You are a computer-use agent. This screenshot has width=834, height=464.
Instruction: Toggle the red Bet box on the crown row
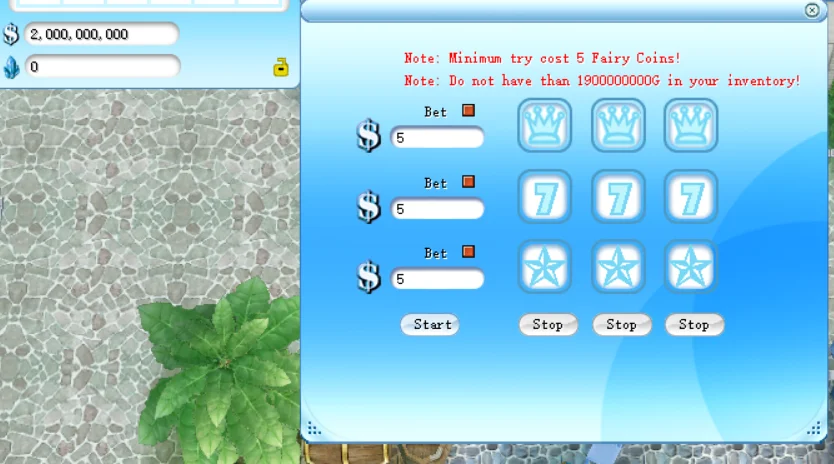(x=468, y=111)
